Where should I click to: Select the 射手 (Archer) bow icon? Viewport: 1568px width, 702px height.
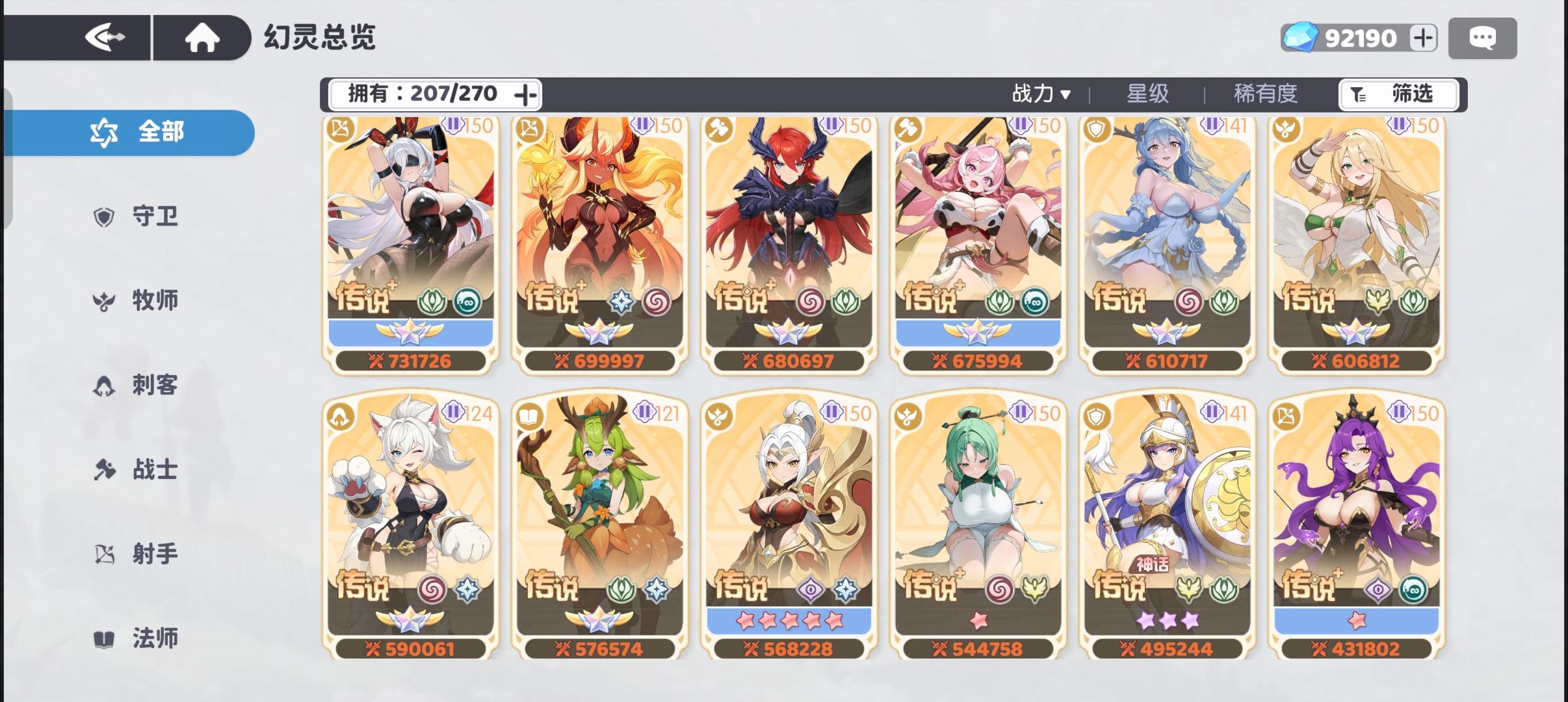pyautogui.click(x=104, y=554)
